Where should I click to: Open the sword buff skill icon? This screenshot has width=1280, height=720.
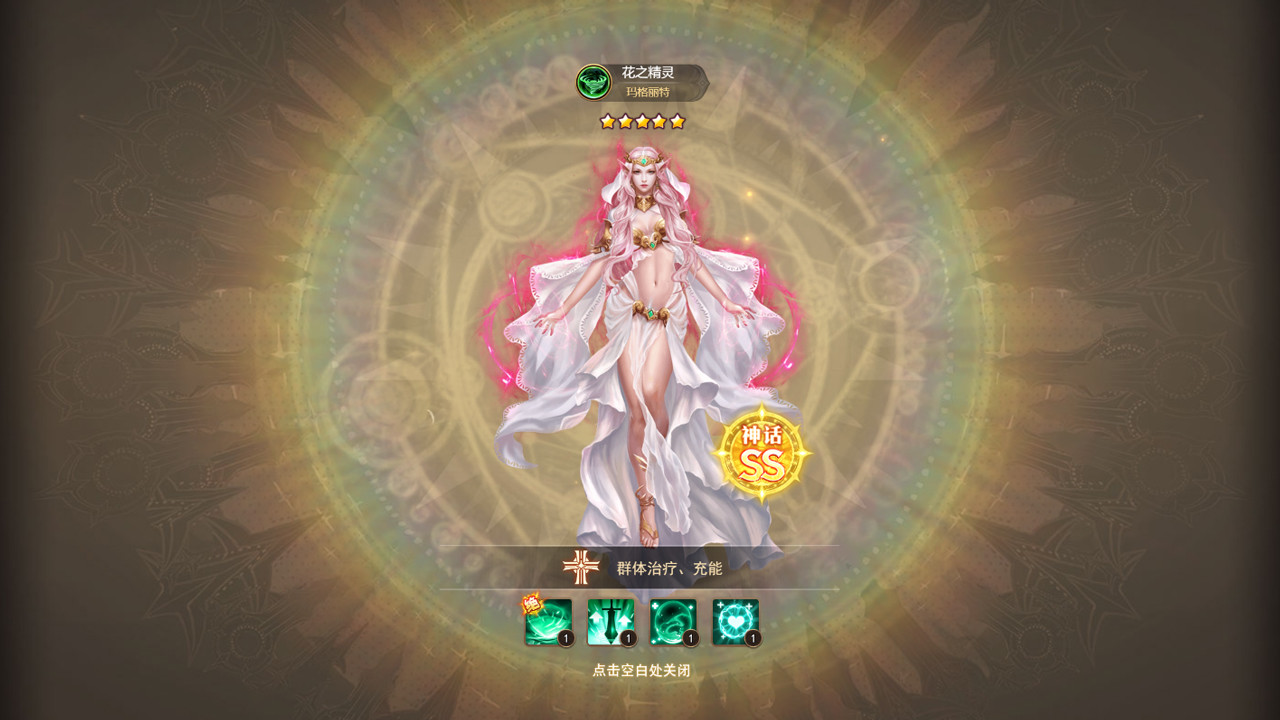610,620
